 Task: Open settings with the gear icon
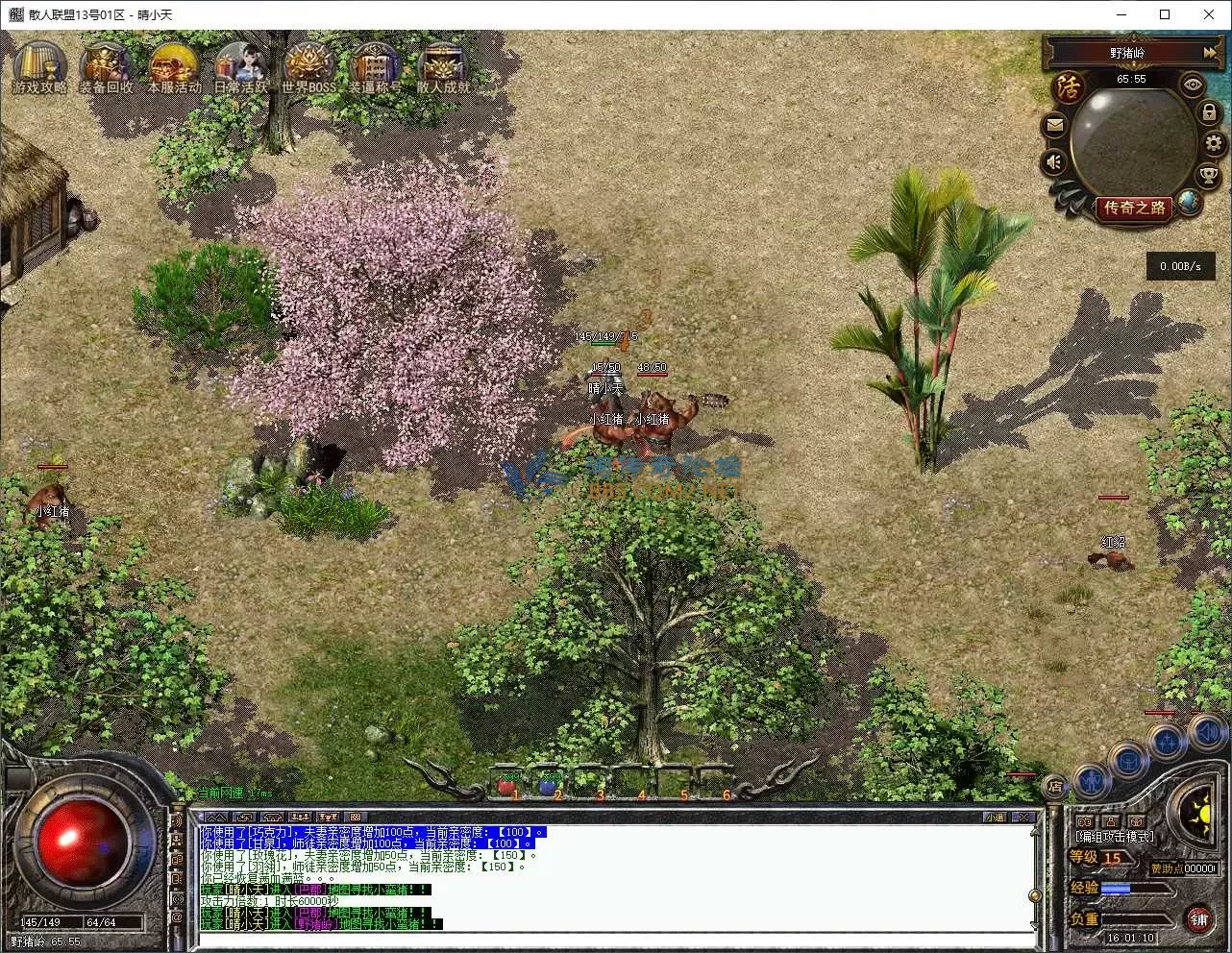click(1214, 144)
